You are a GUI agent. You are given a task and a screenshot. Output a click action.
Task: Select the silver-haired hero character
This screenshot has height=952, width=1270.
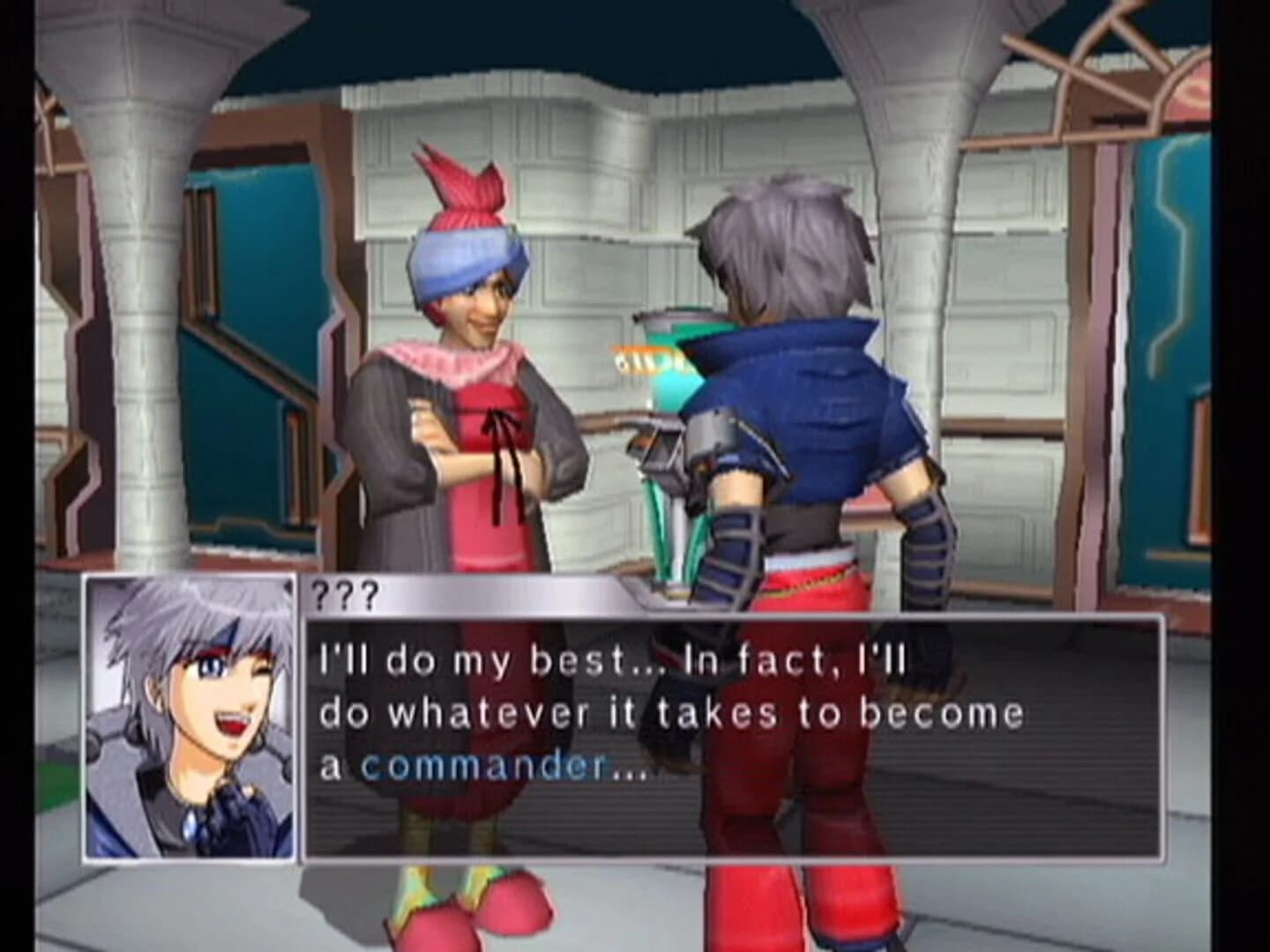(794, 397)
